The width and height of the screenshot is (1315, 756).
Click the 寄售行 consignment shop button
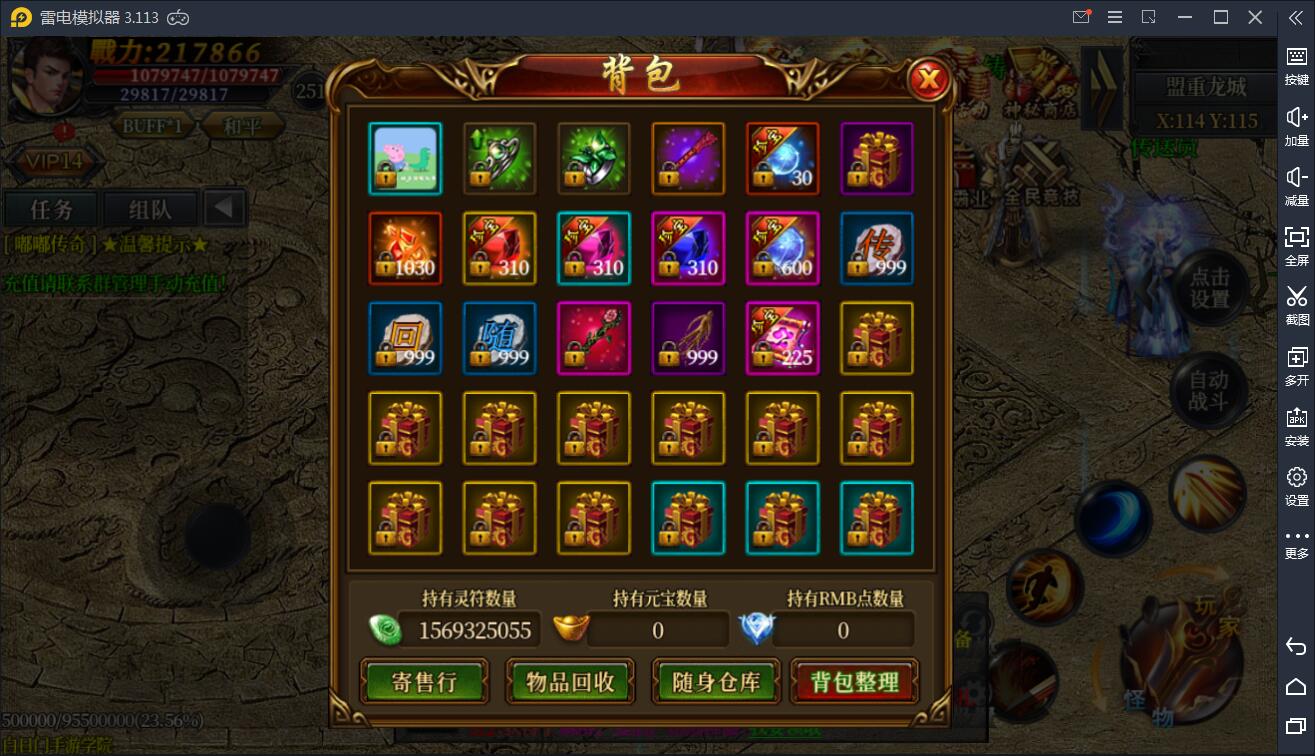pyautogui.click(x=425, y=681)
